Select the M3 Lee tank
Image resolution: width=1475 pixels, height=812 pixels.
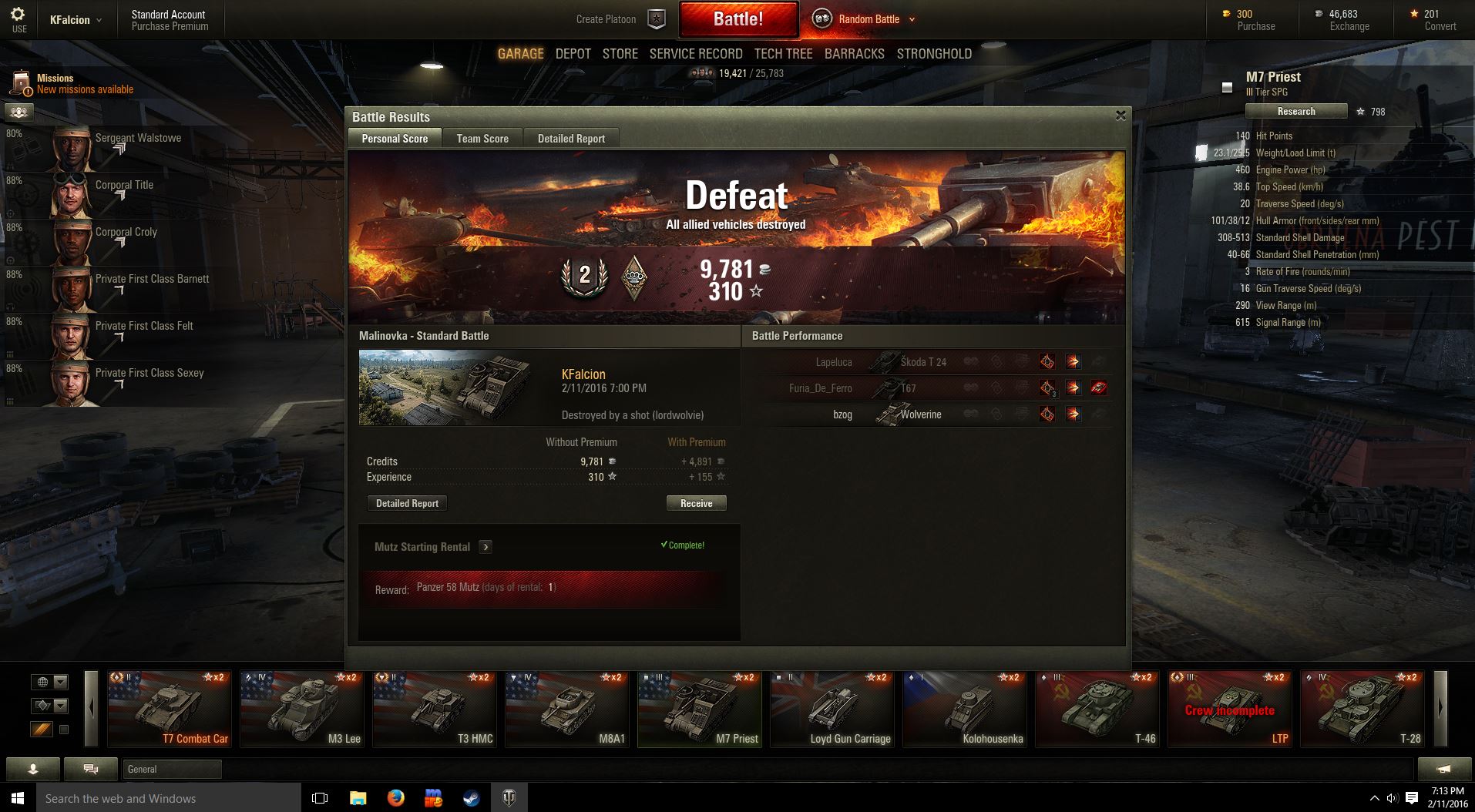[302, 709]
